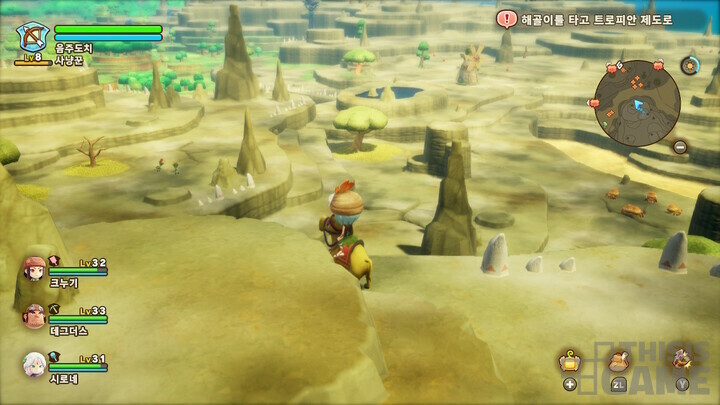Open the brown pouch bag icon
This screenshot has width=720, height=405.
point(618,362)
